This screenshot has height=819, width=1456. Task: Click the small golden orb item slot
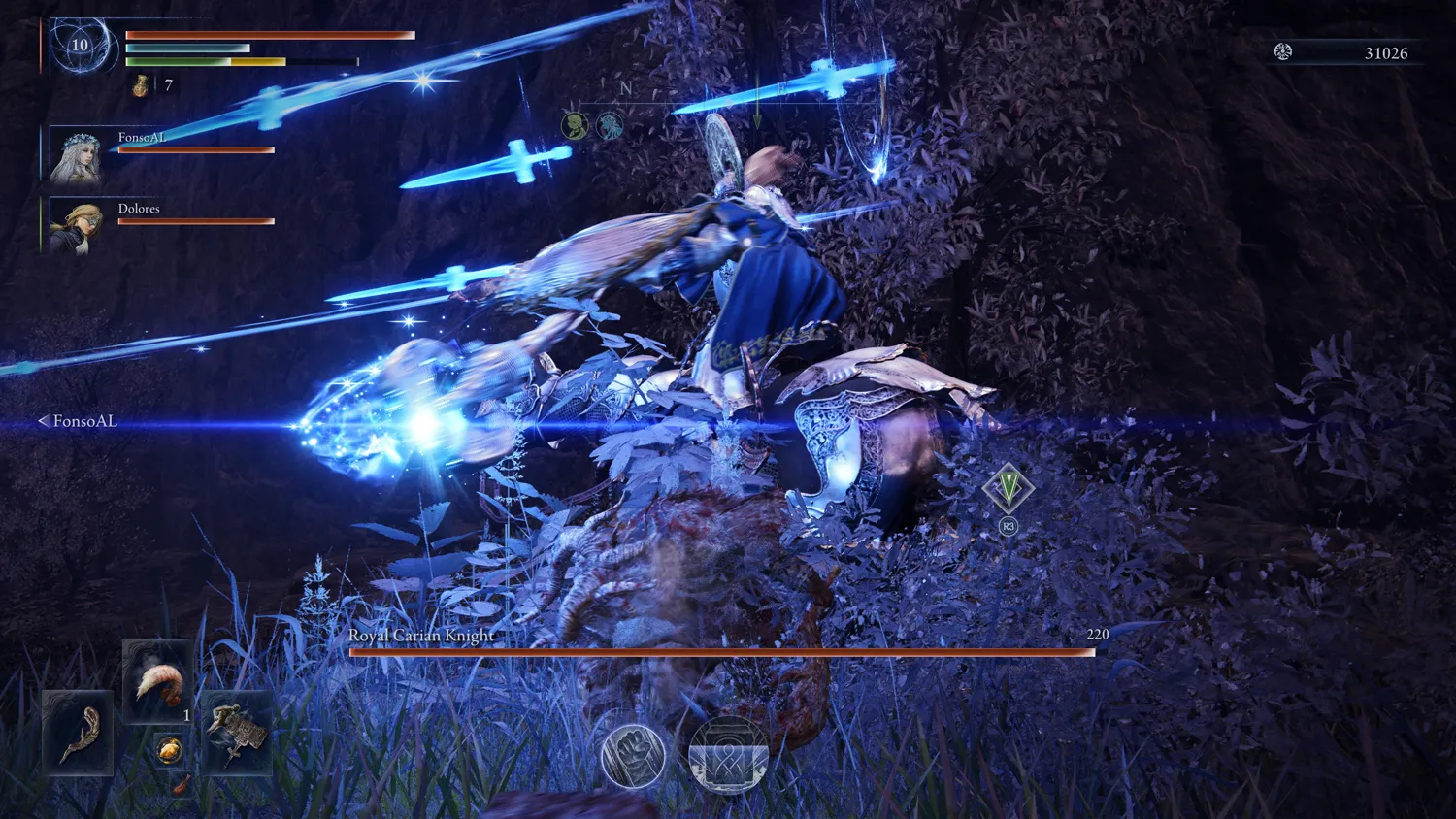click(x=169, y=750)
